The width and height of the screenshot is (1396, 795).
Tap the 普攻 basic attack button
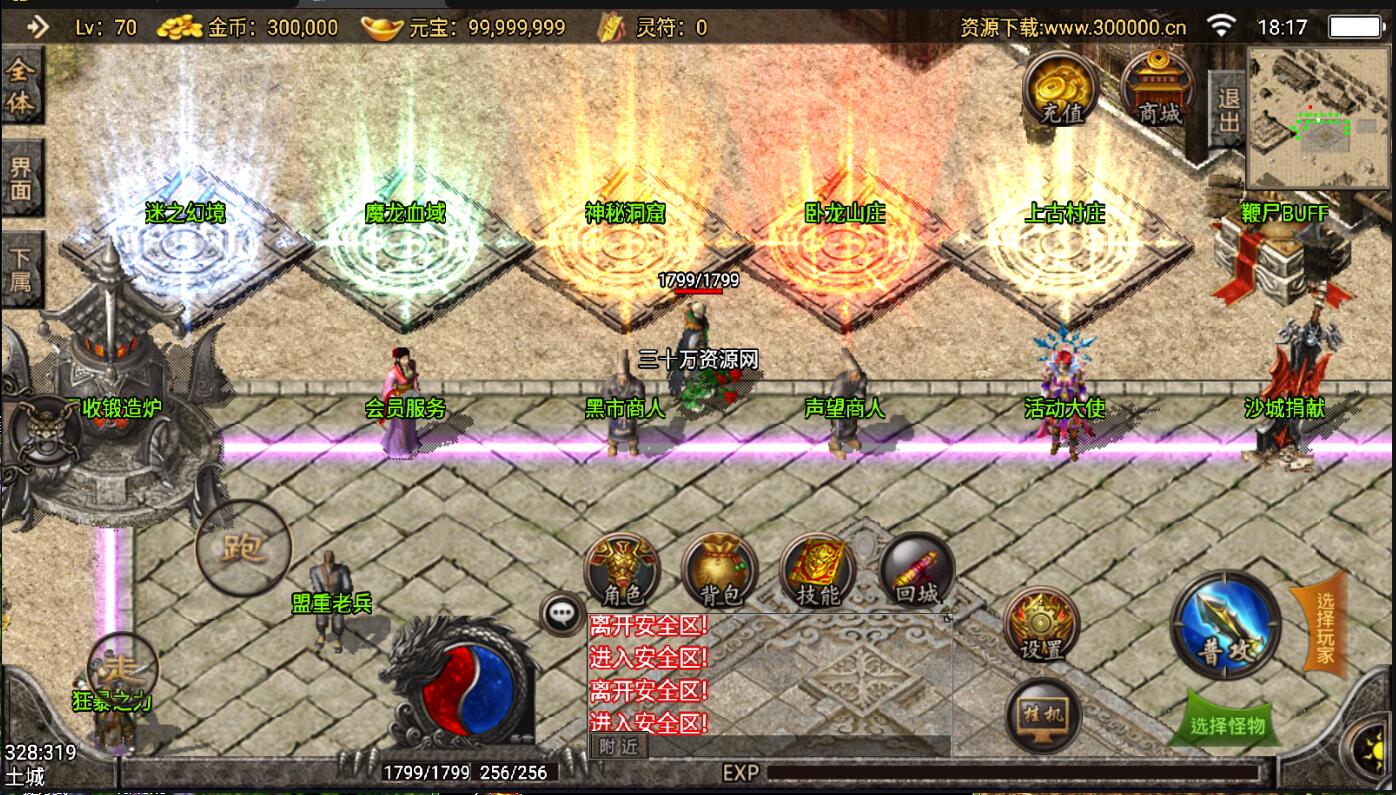coord(1225,624)
